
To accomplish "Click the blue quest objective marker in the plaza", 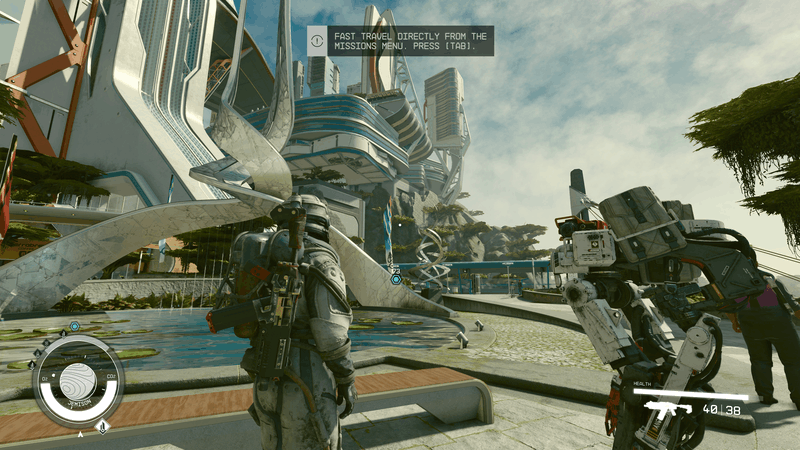I will [x=396, y=279].
